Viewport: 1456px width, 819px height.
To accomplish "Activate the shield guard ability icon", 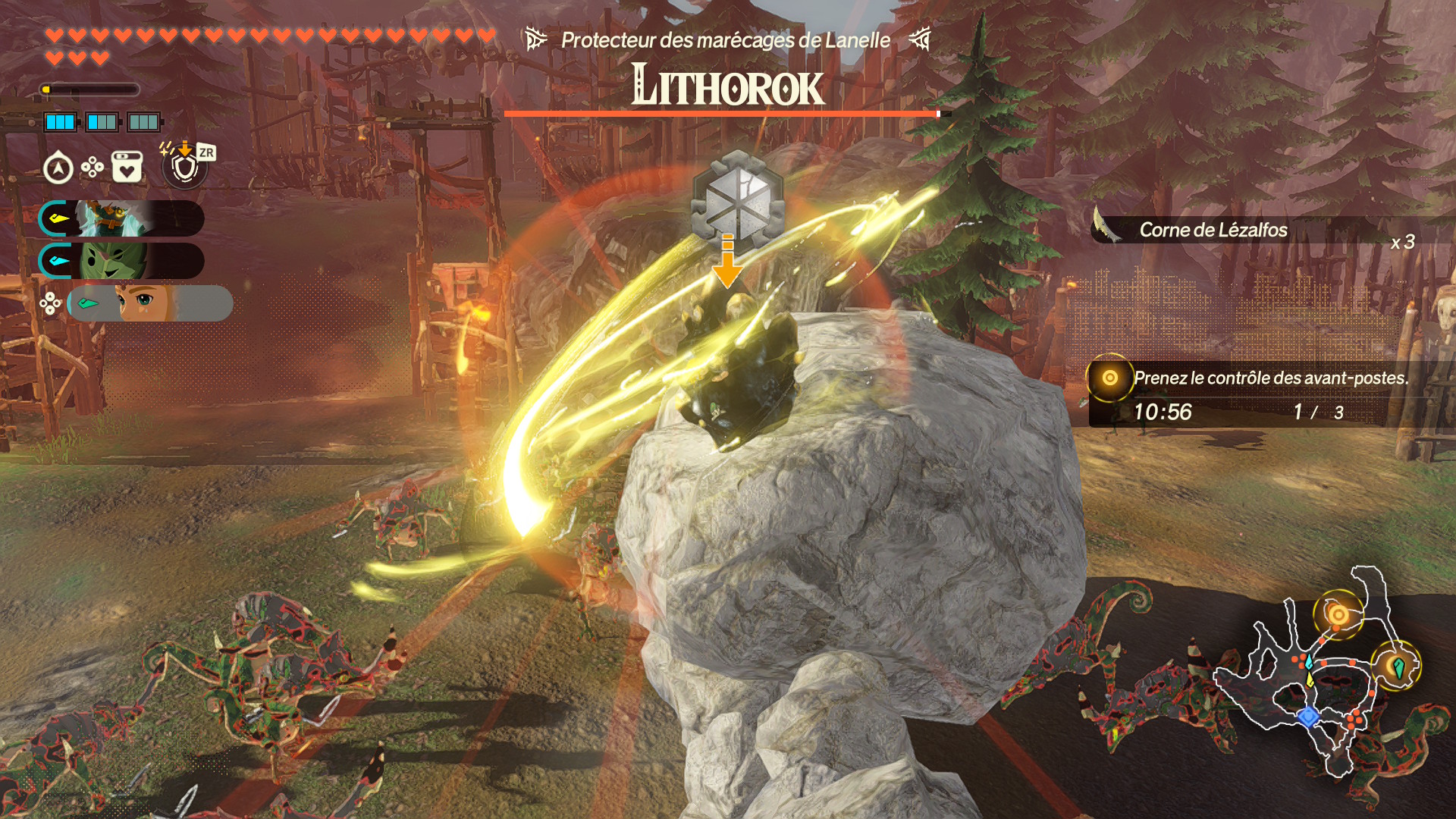I will (x=184, y=167).
